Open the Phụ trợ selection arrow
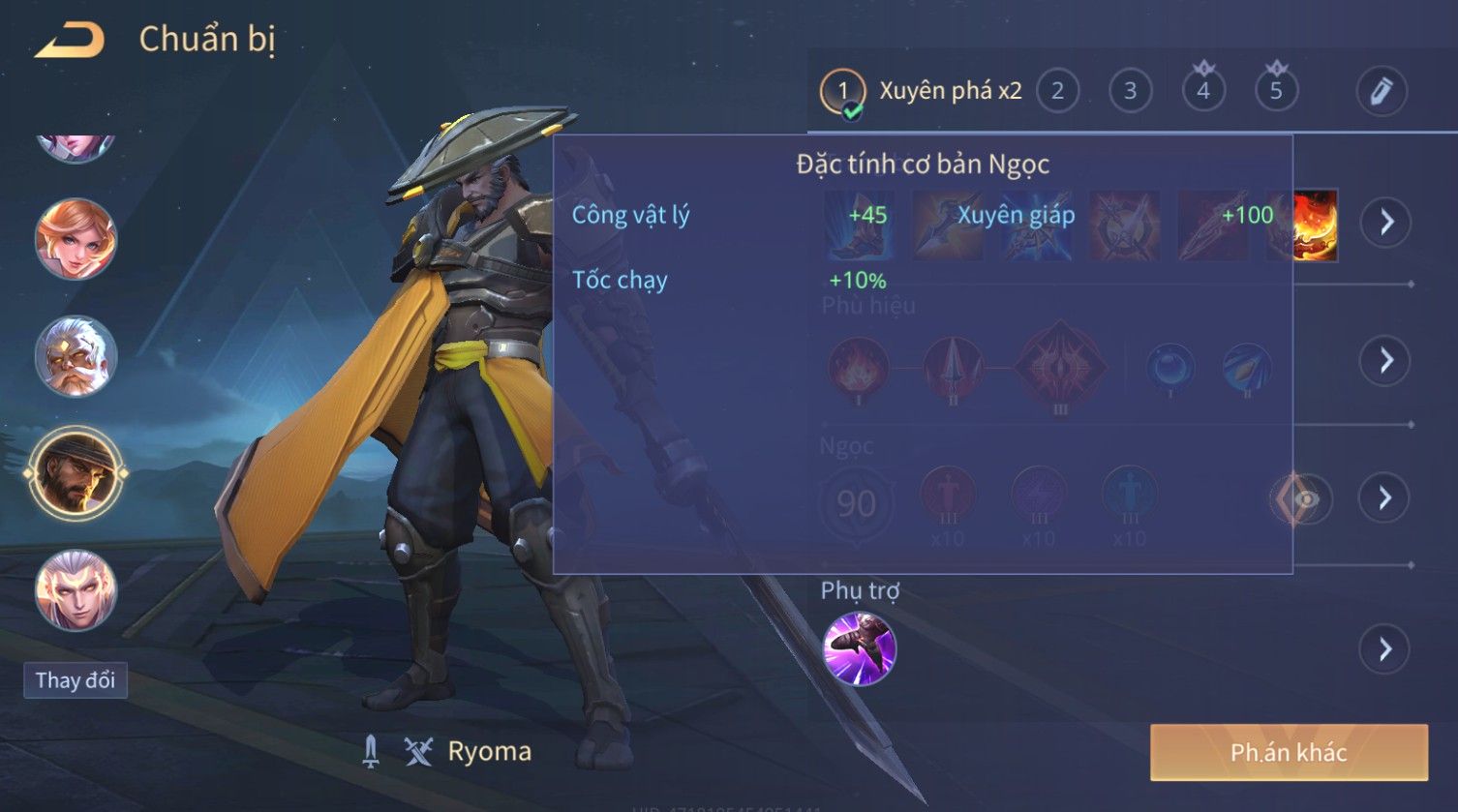The width and height of the screenshot is (1458, 812). click(1385, 648)
